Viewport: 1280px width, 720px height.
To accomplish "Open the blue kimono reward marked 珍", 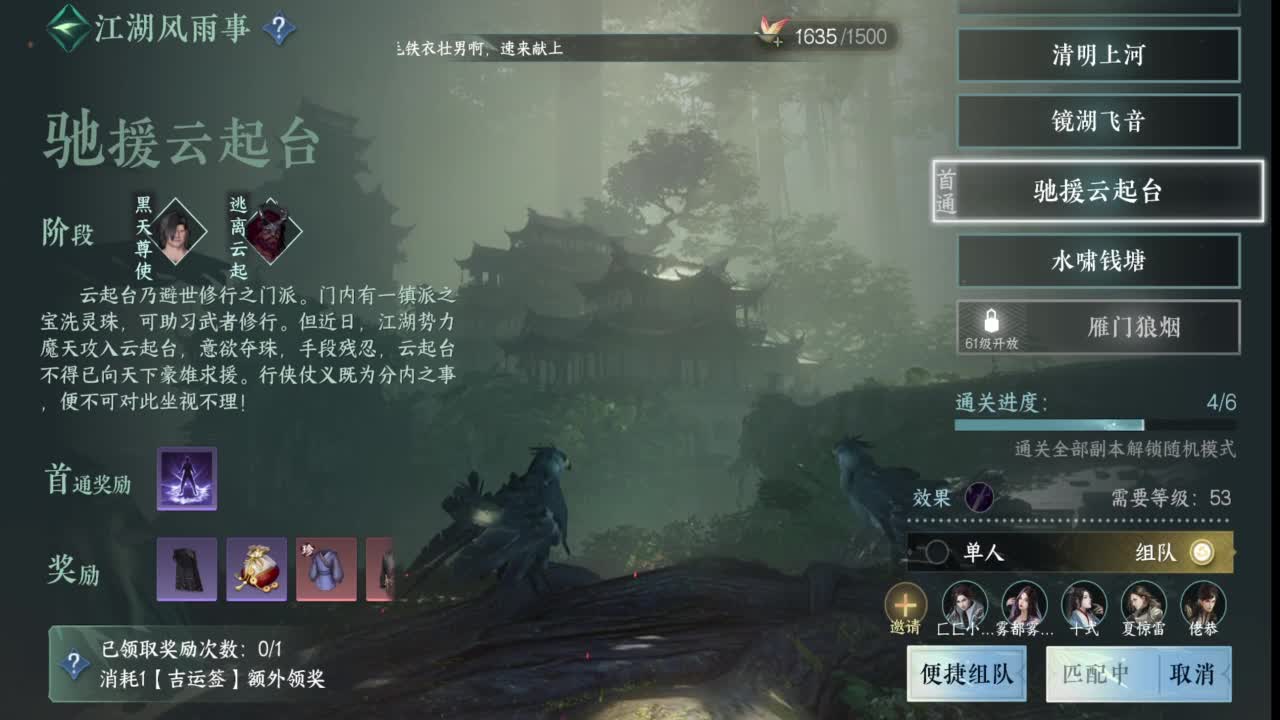I will [x=325, y=570].
